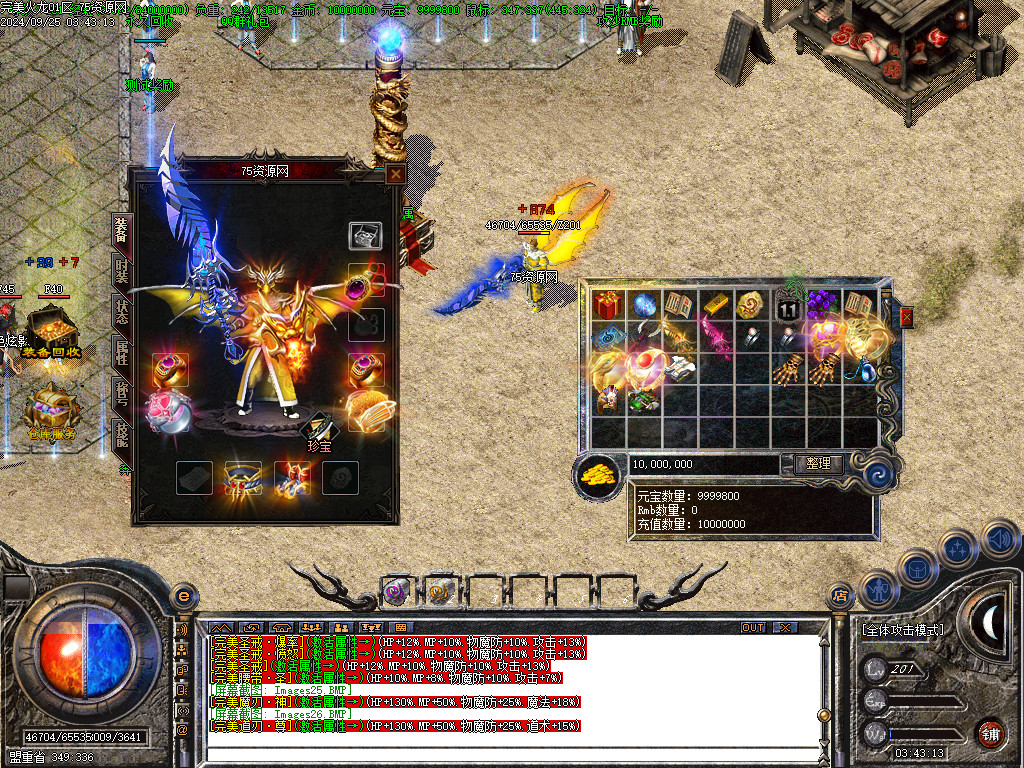Use the purple scroll in the quickbar
This screenshot has width=1024, height=768.
[396, 592]
